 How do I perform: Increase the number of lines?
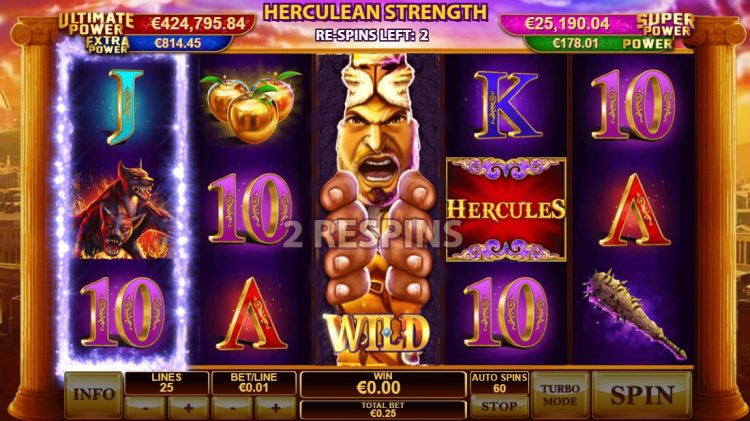click(x=187, y=407)
